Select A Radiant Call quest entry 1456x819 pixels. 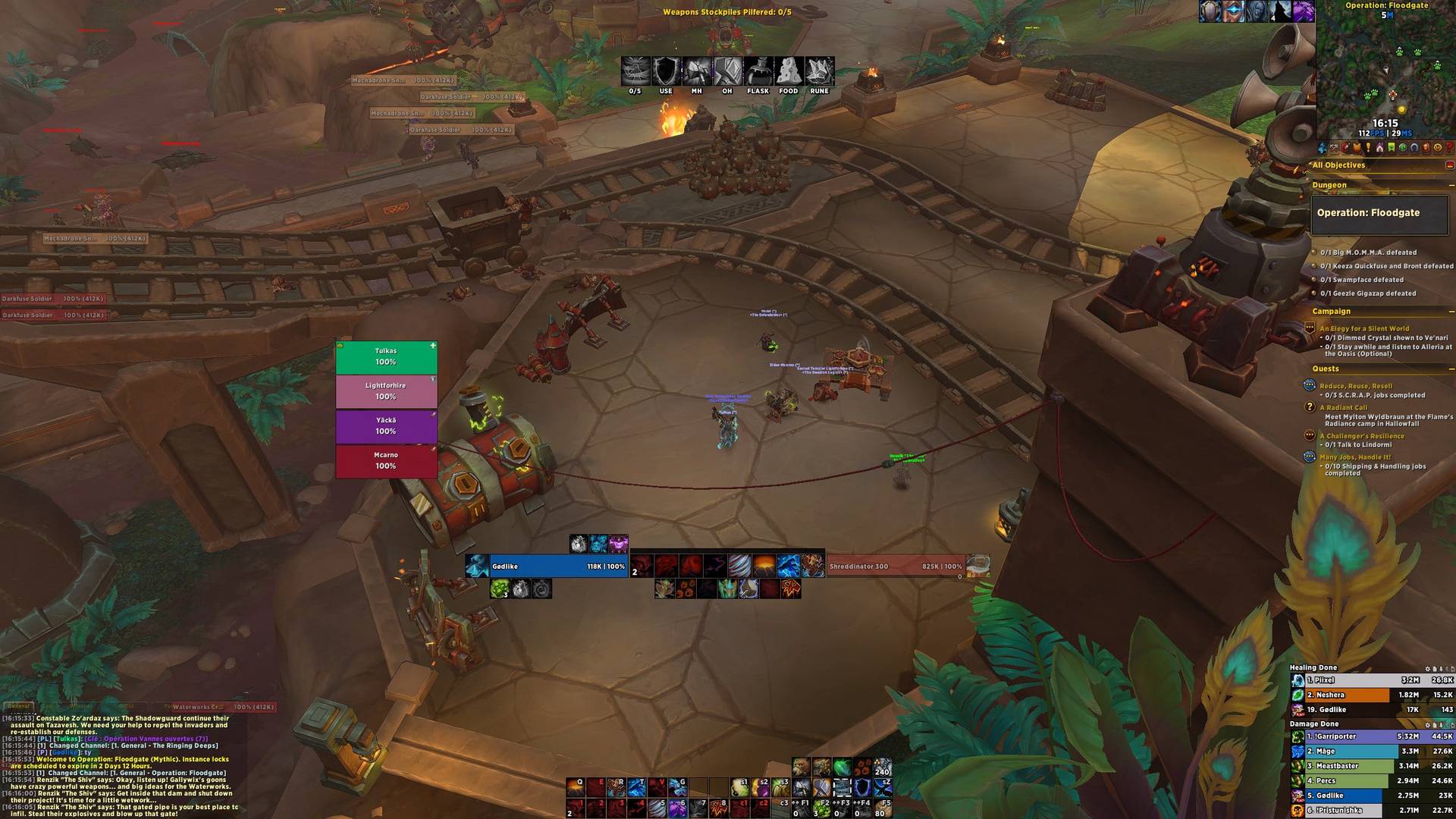point(1343,408)
